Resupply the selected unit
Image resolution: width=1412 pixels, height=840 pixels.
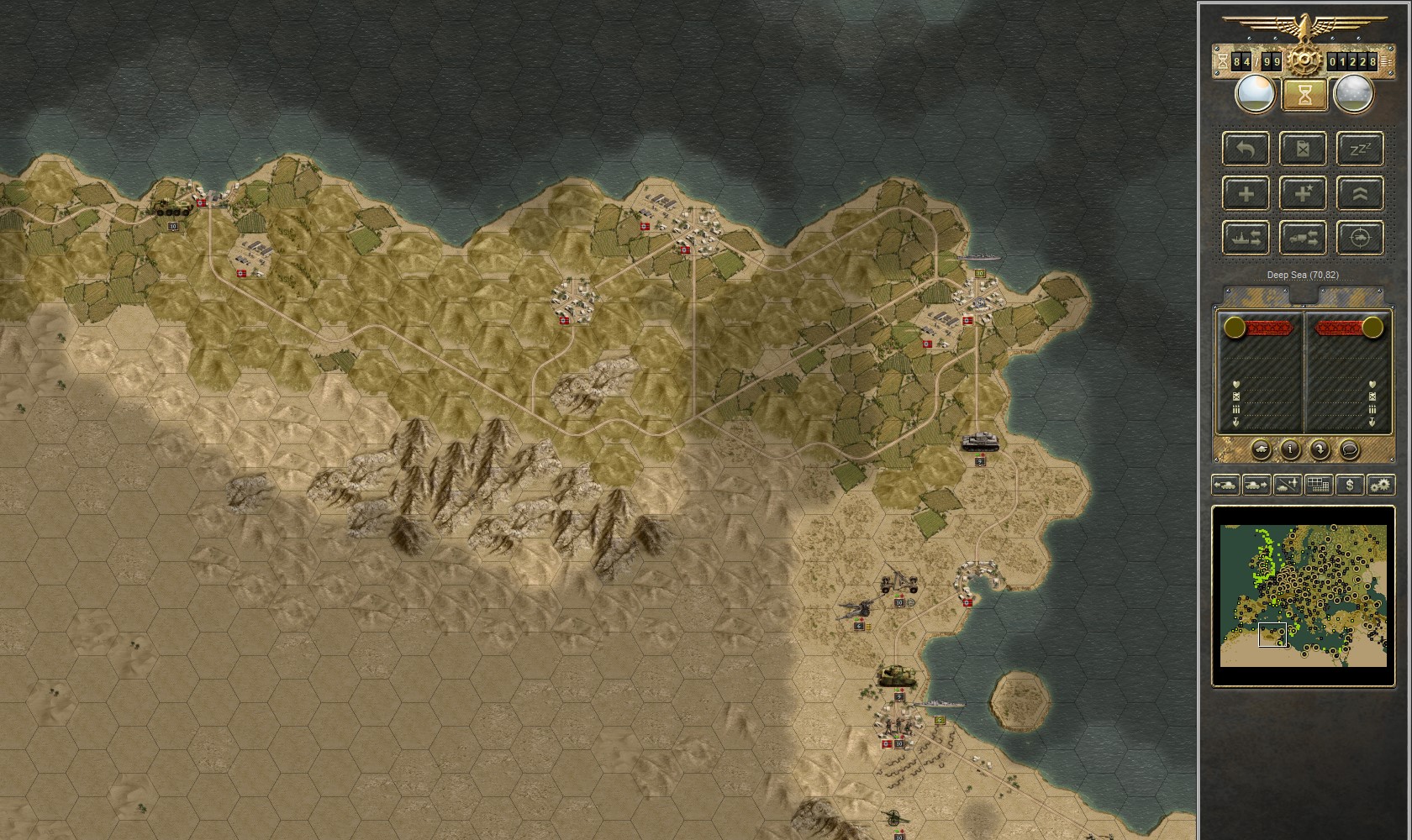(x=1303, y=149)
